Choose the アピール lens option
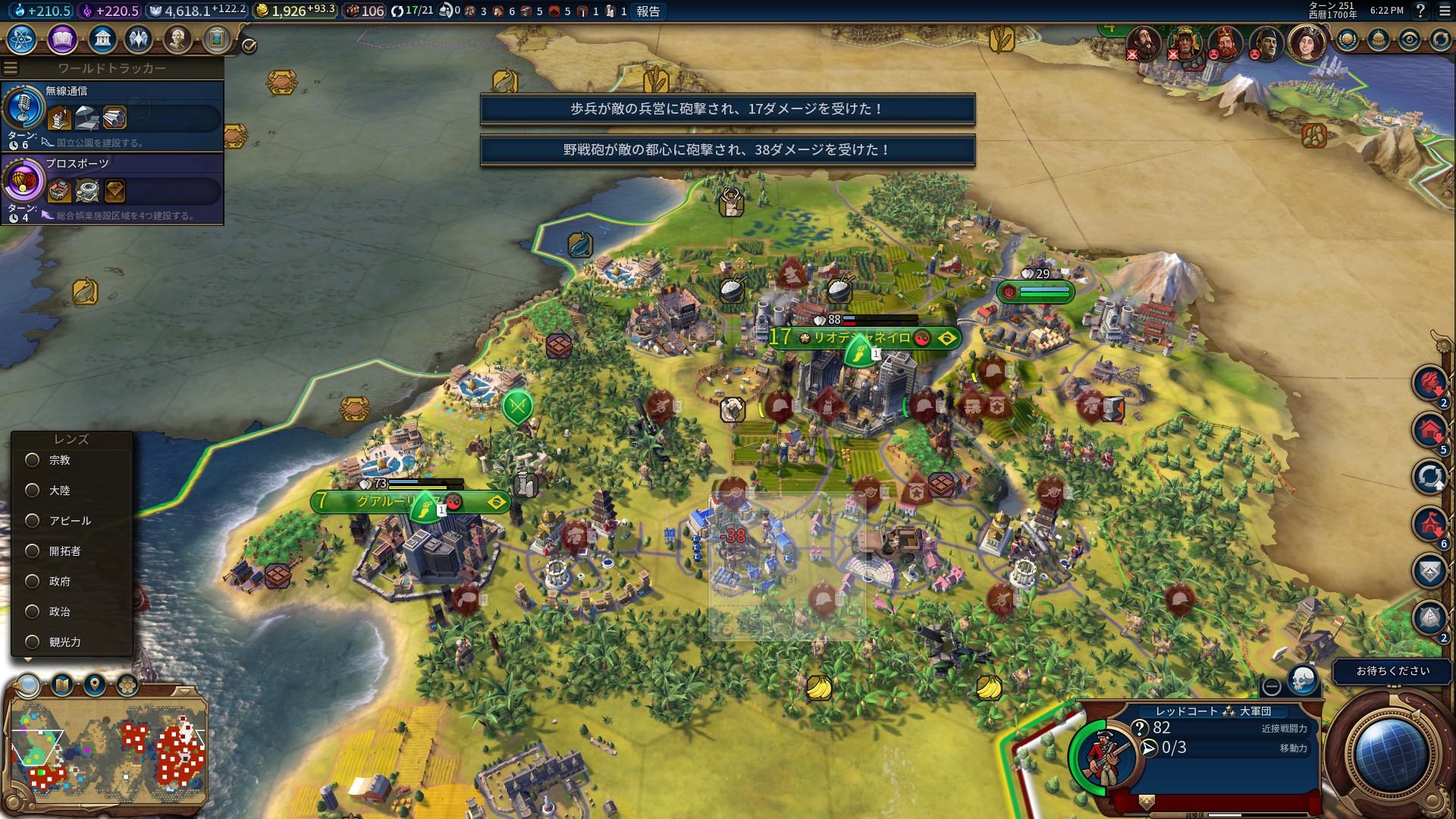 click(33, 521)
